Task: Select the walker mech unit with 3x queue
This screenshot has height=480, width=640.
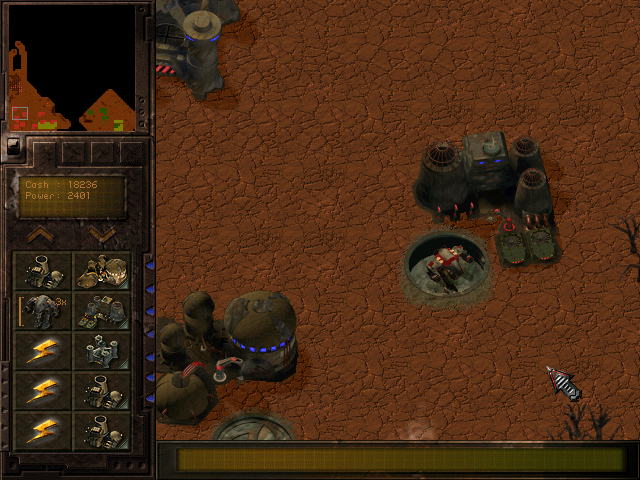Action: [x=43, y=310]
